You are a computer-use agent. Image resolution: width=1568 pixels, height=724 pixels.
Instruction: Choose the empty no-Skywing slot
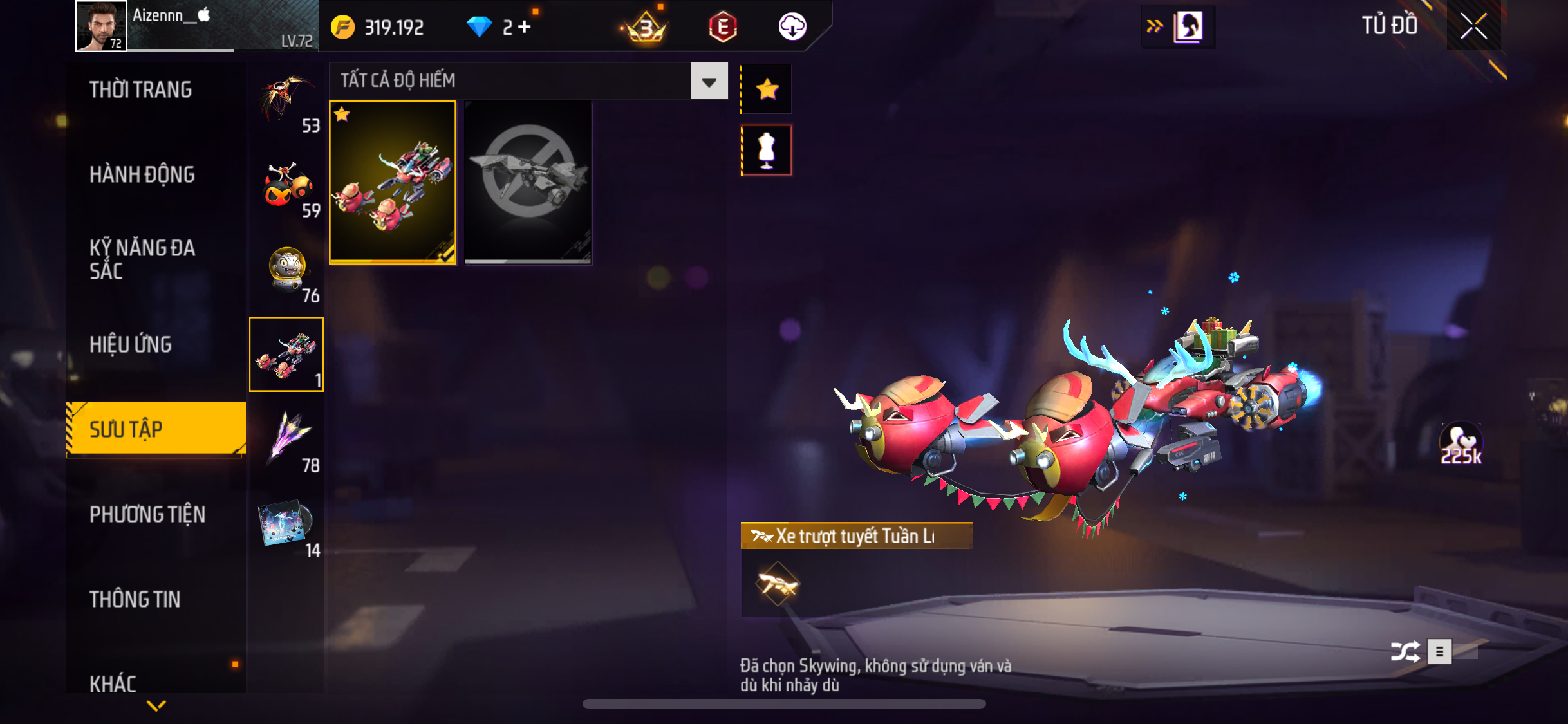pos(528,182)
